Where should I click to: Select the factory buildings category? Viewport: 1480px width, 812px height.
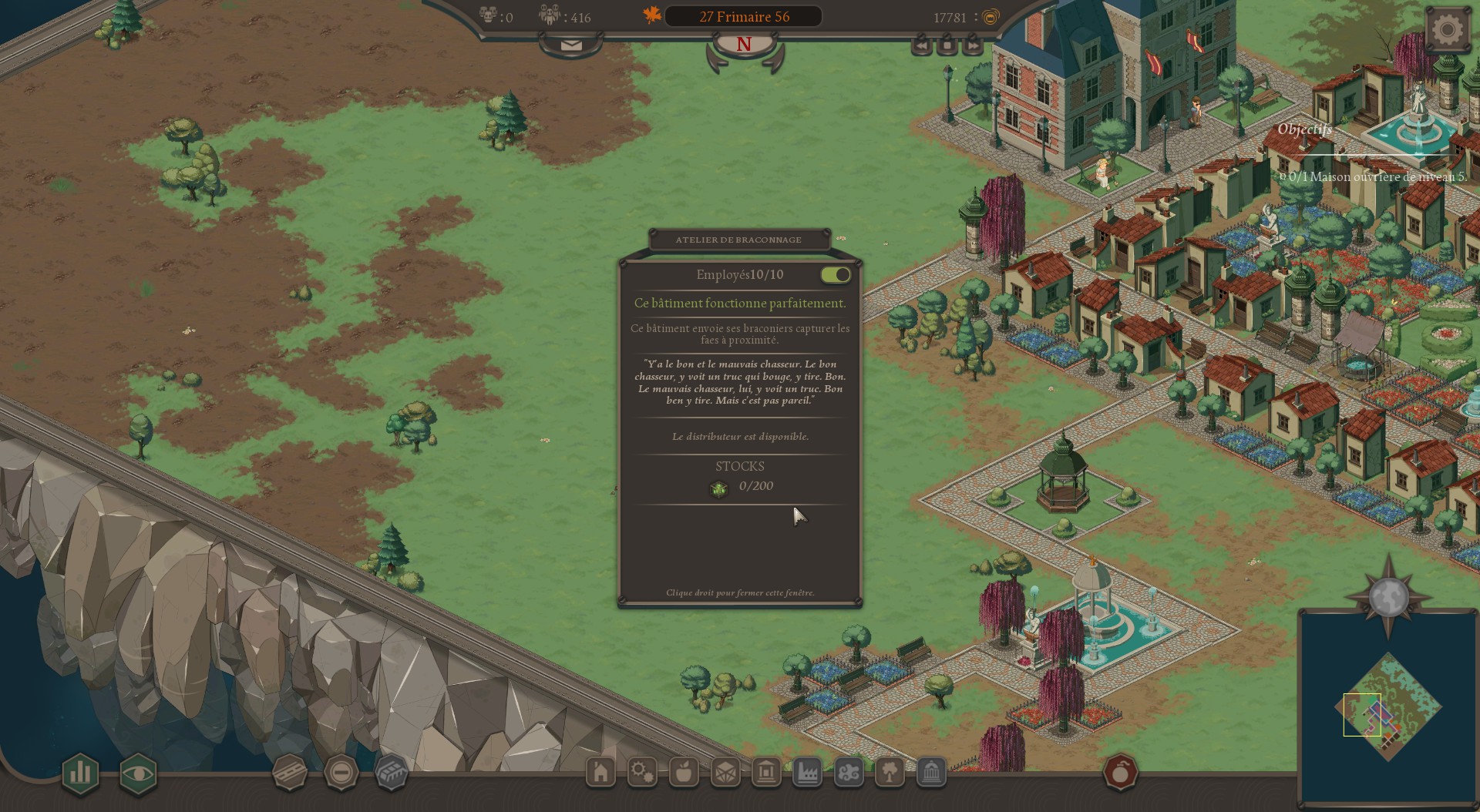point(806,773)
